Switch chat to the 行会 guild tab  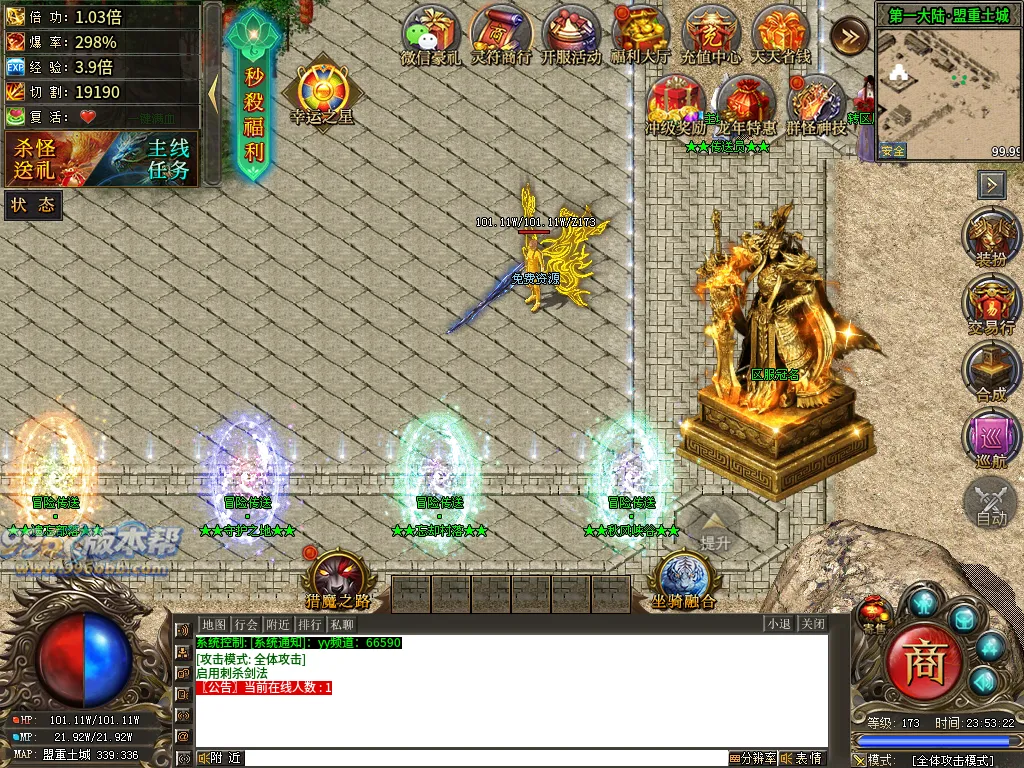(247, 624)
